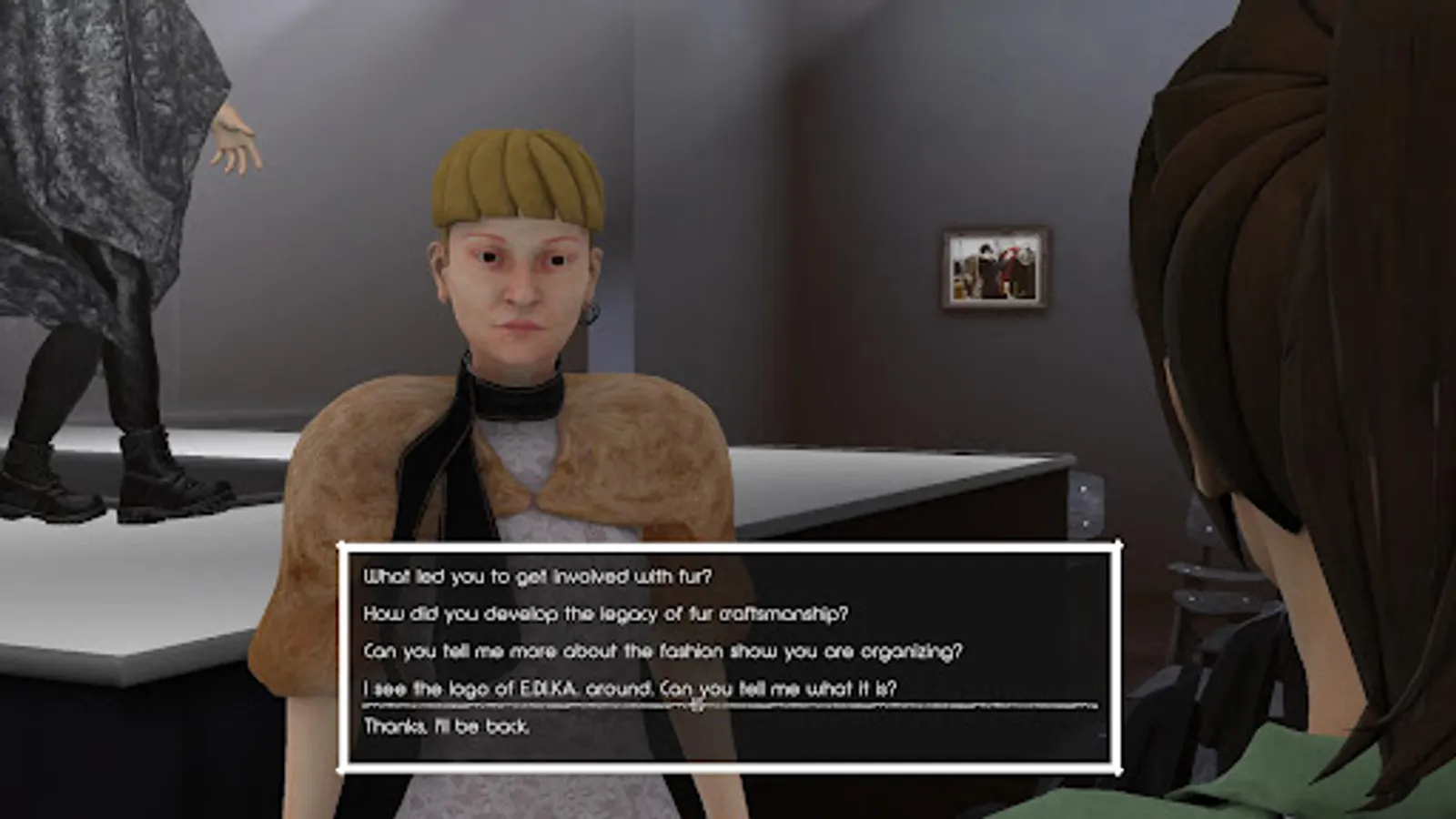Click "Thanks, I'll be back" to leave
Image resolution: width=1456 pixels, height=819 pixels.
coord(447,727)
